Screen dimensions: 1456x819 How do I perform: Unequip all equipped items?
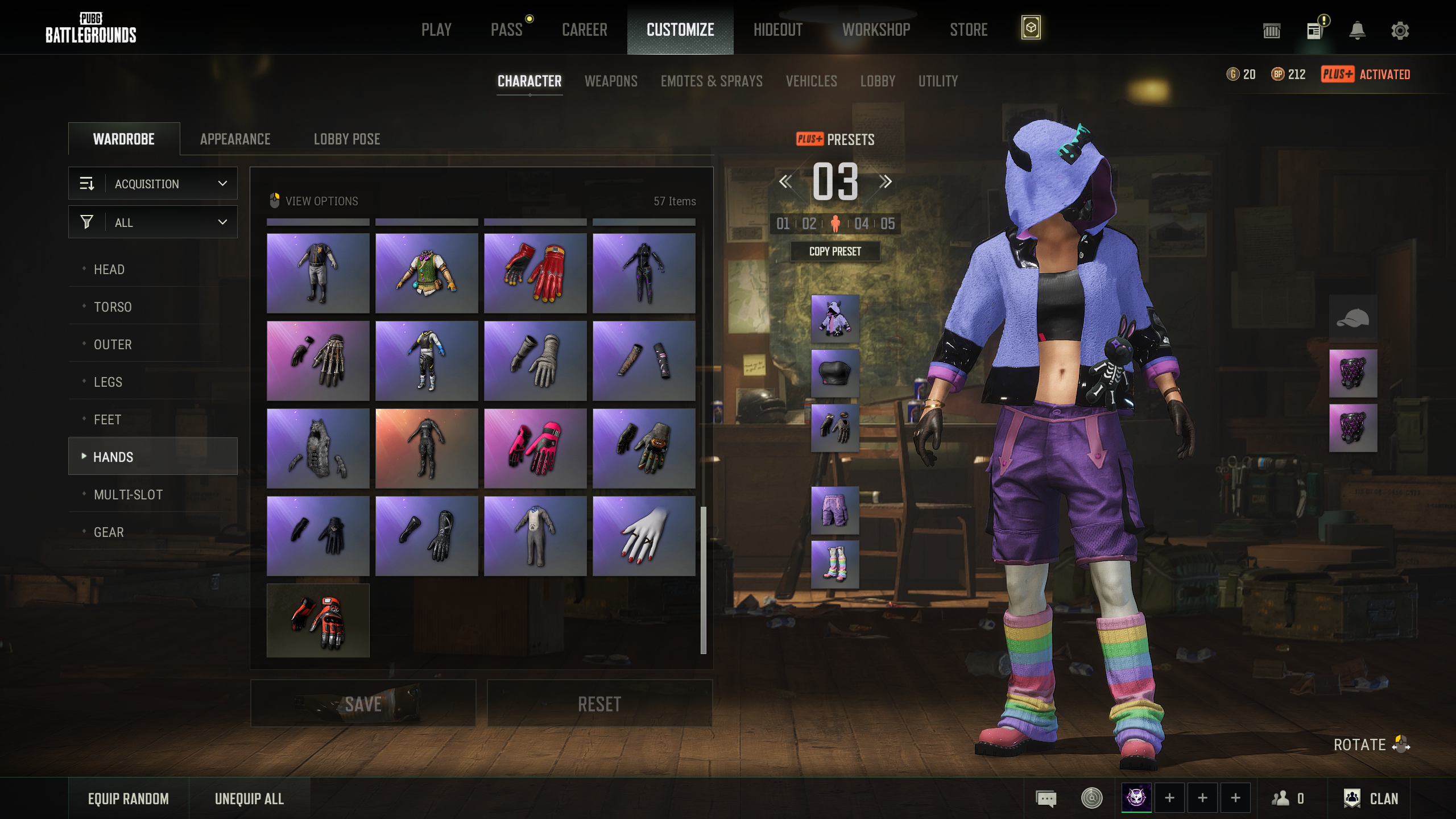pyautogui.click(x=249, y=799)
